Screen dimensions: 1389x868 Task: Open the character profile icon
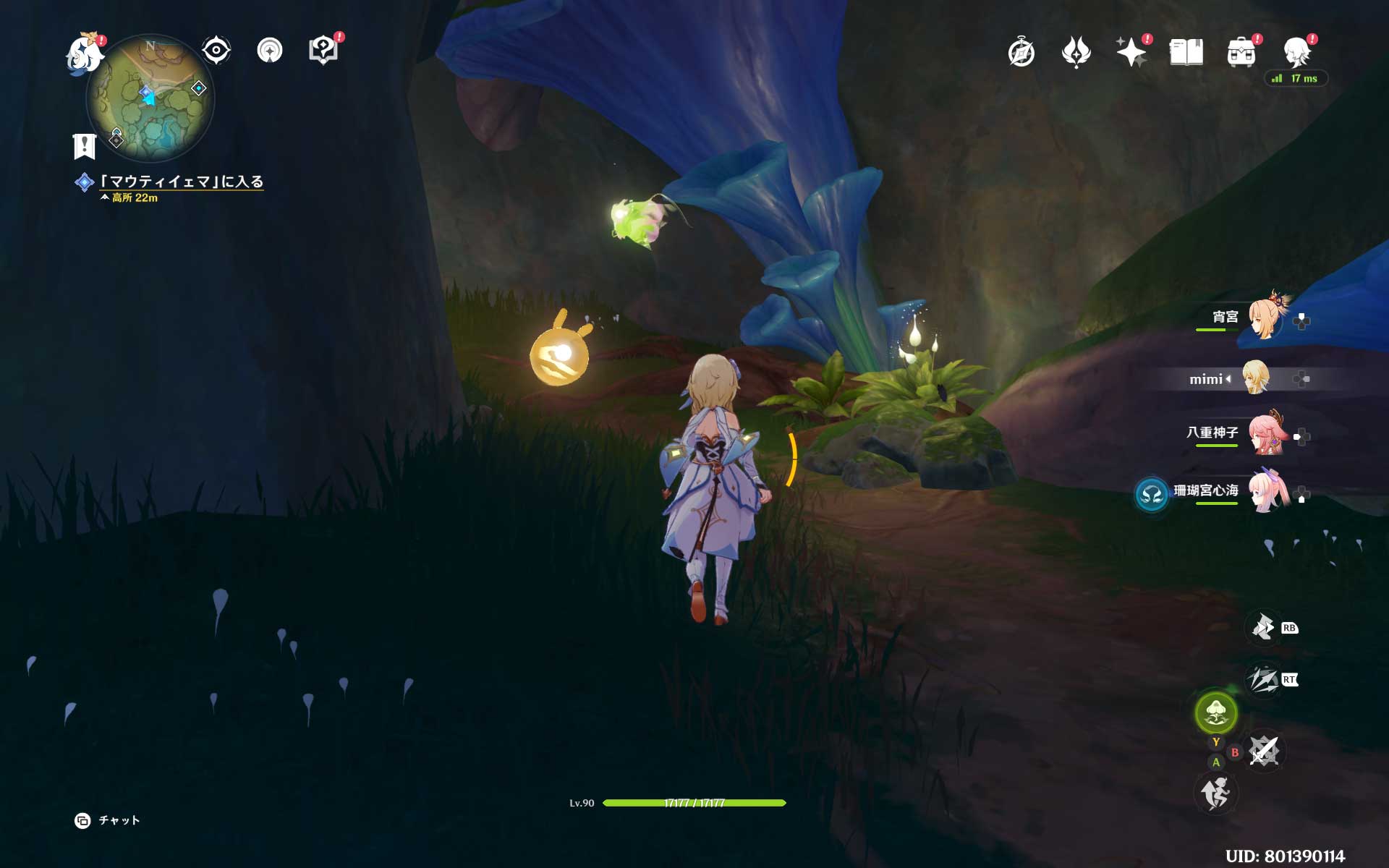pyautogui.click(x=1297, y=52)
